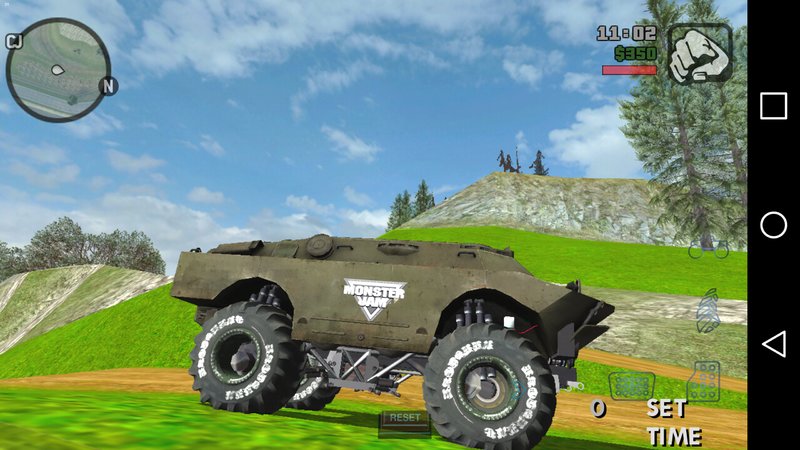The width and height of the screenshot is (800, 450).
Task: Tap the faint motorbike outline icon
Action: pos(708,246)
